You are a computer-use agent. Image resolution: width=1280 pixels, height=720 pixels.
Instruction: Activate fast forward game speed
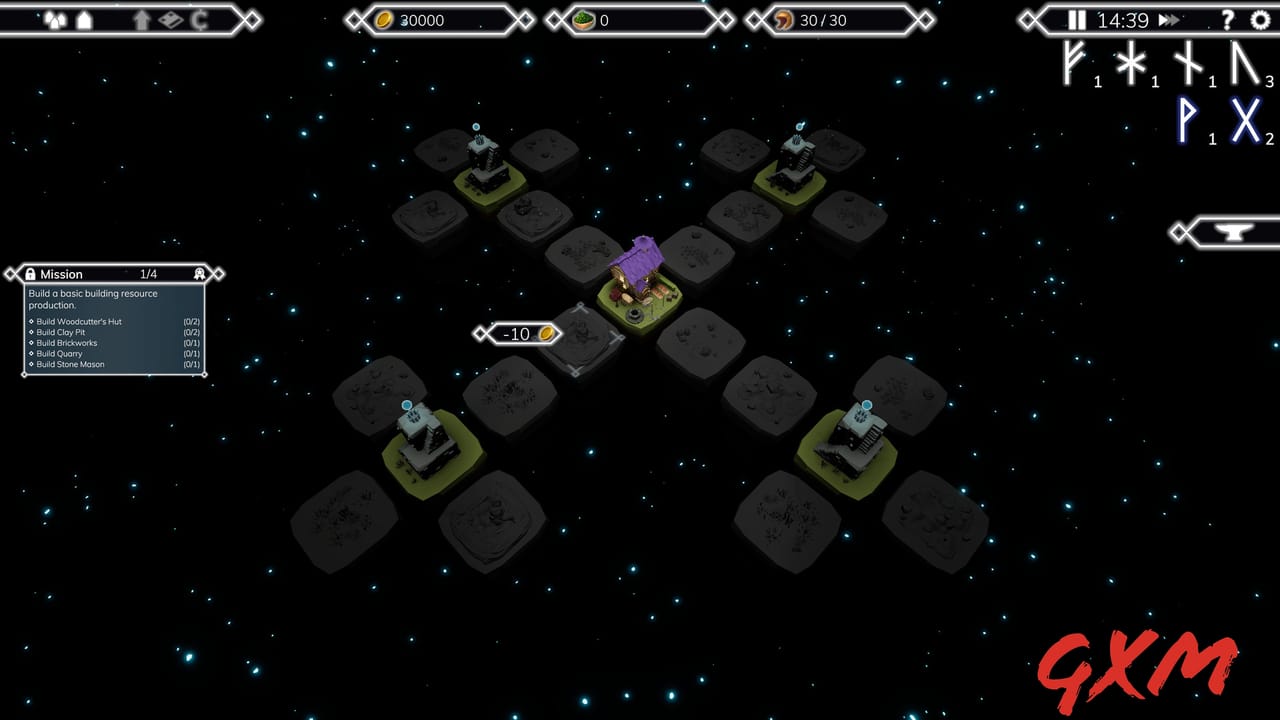click(x=1170, y=20)
